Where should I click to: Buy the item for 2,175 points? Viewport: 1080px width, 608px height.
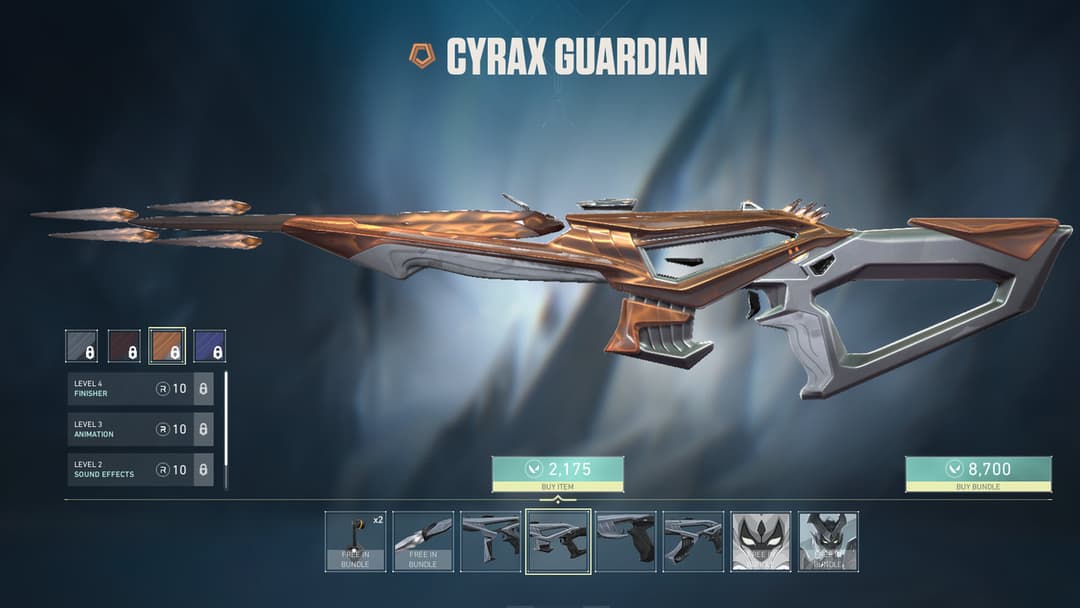click(x=557, y=474)
